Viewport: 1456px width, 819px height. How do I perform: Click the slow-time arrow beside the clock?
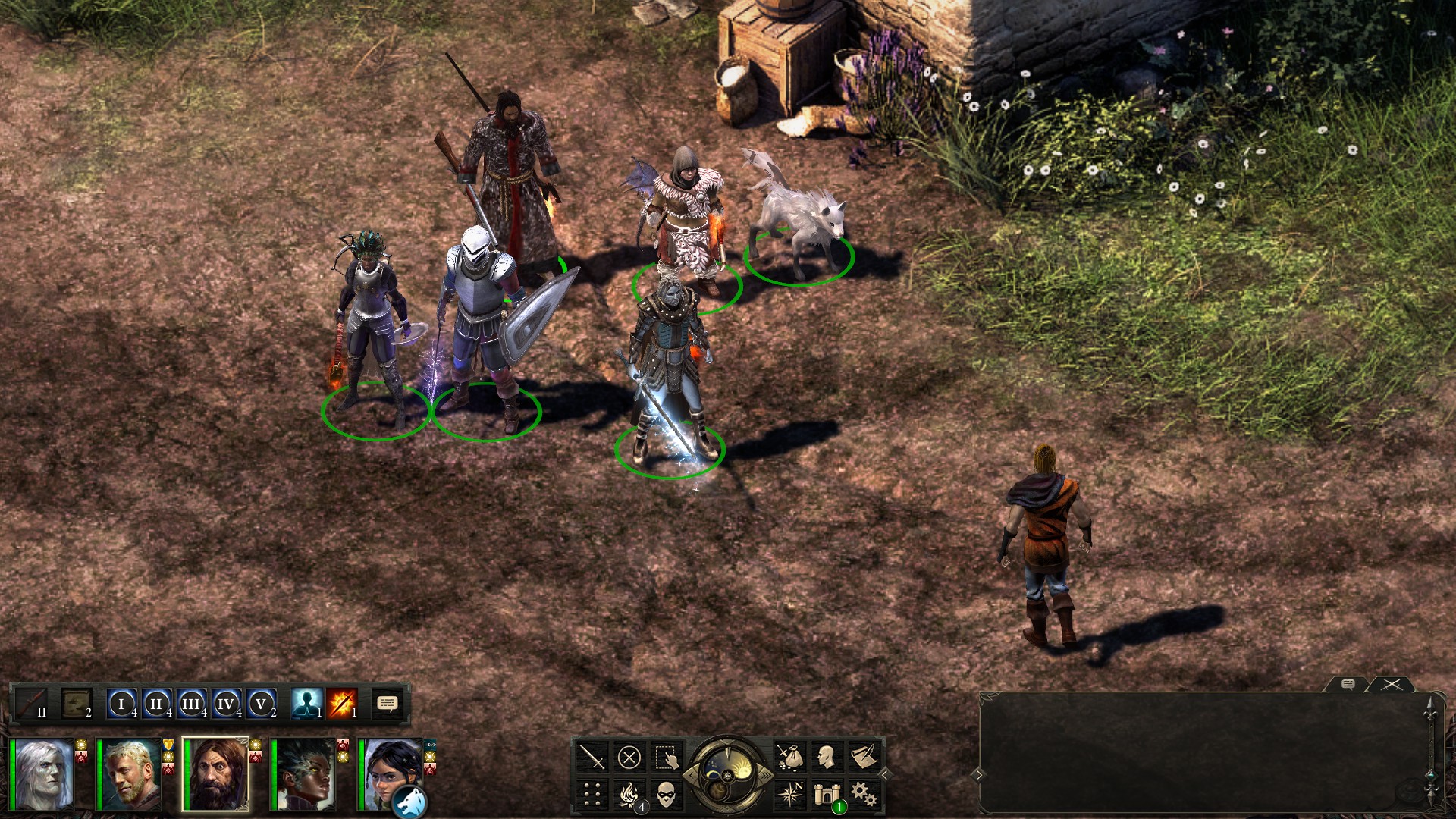[x=692, y=775]
